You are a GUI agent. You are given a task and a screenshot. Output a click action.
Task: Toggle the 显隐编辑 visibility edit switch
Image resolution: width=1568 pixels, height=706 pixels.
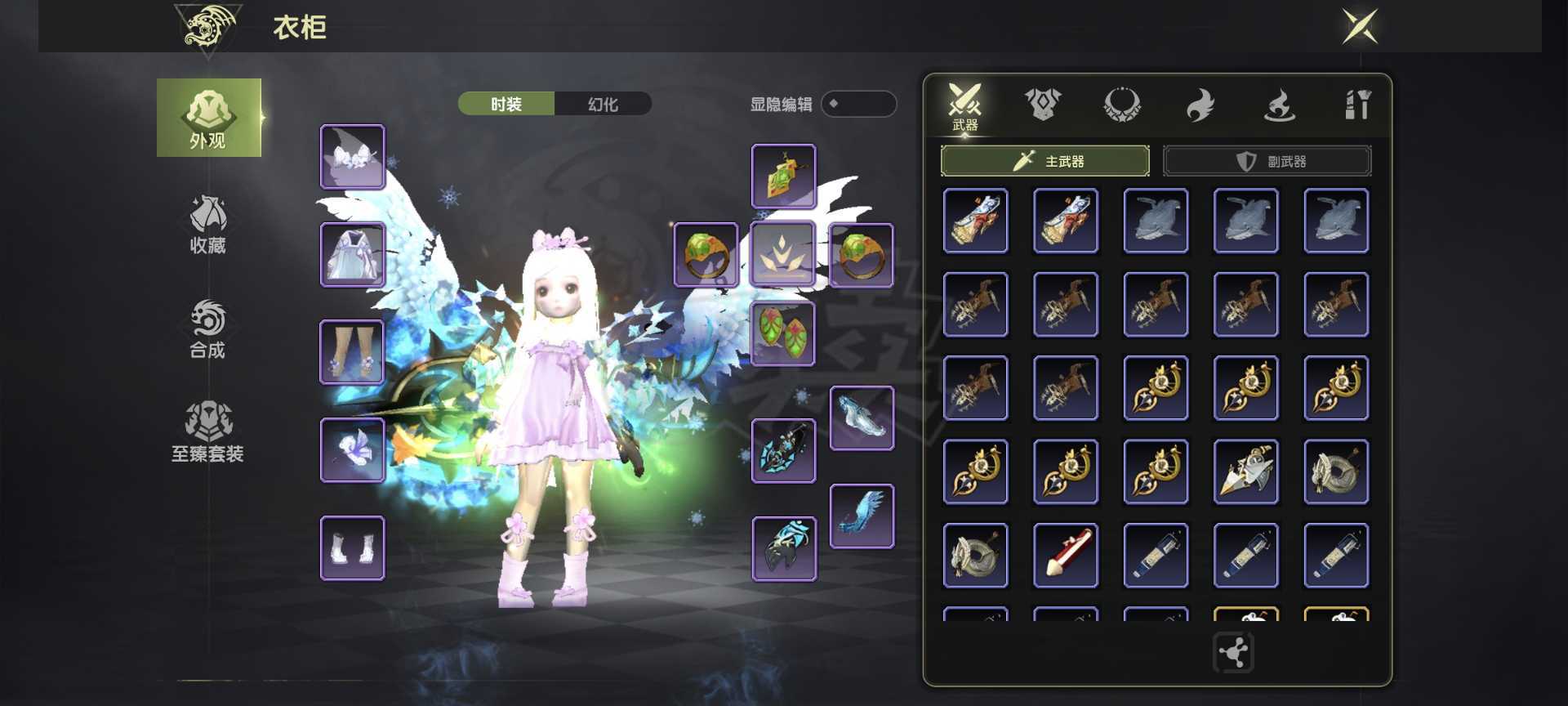(858, 104)
